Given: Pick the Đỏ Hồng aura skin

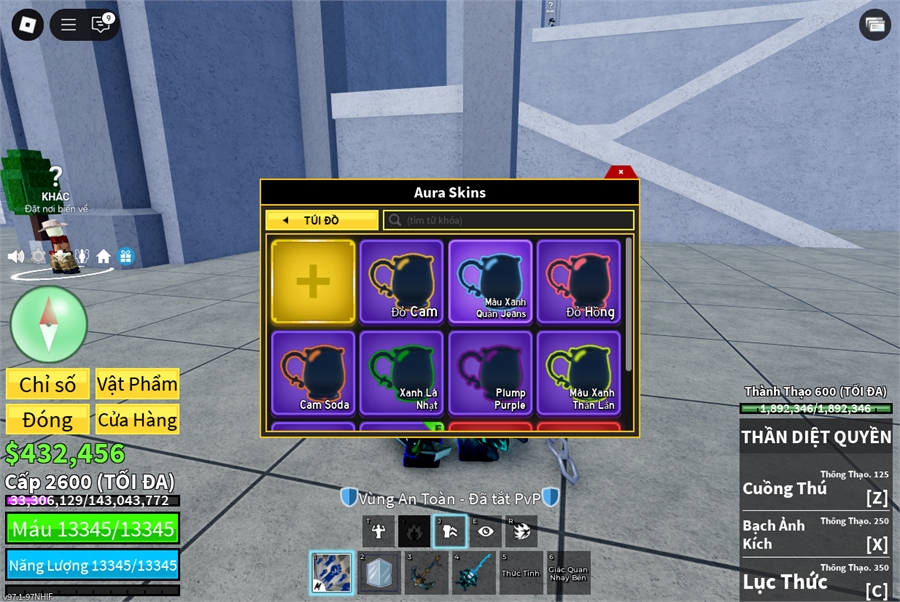Looking at the screenshot, I should pyautogui.click(x=579, y=282).
